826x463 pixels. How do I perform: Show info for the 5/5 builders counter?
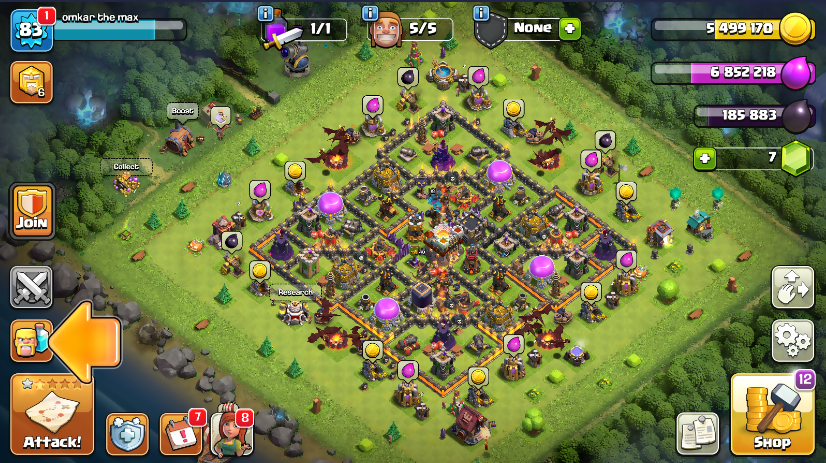pyautogui.click(x=370, y=13)
